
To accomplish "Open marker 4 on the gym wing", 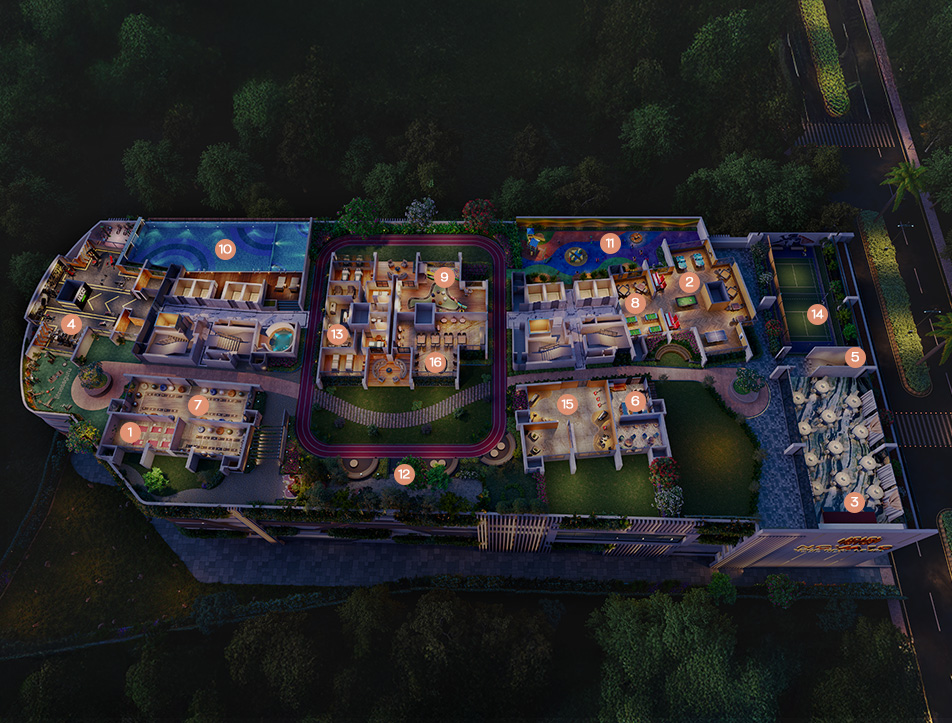I will click(x=70, y=324).
